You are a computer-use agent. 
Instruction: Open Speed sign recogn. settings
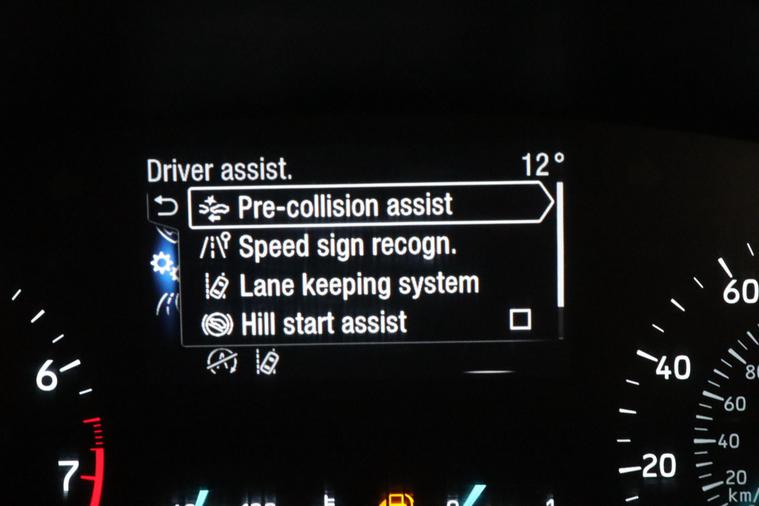pyautogui.click(x=347, y=246)
